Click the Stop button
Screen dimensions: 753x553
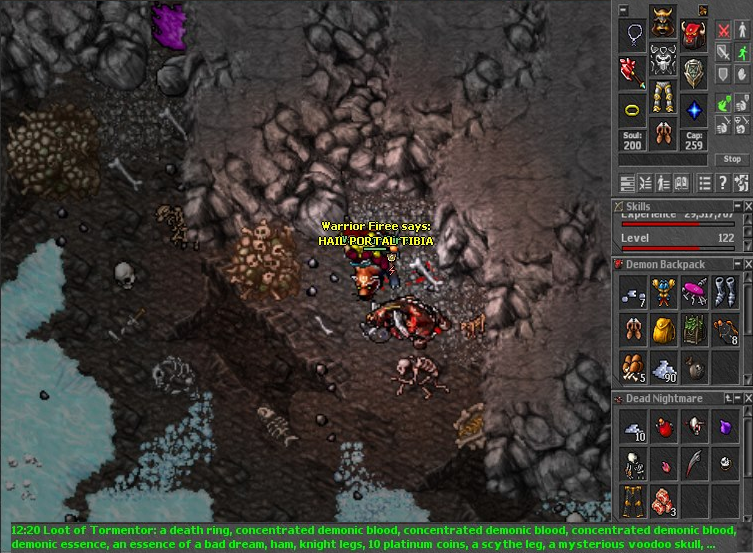tap(732, 159)
